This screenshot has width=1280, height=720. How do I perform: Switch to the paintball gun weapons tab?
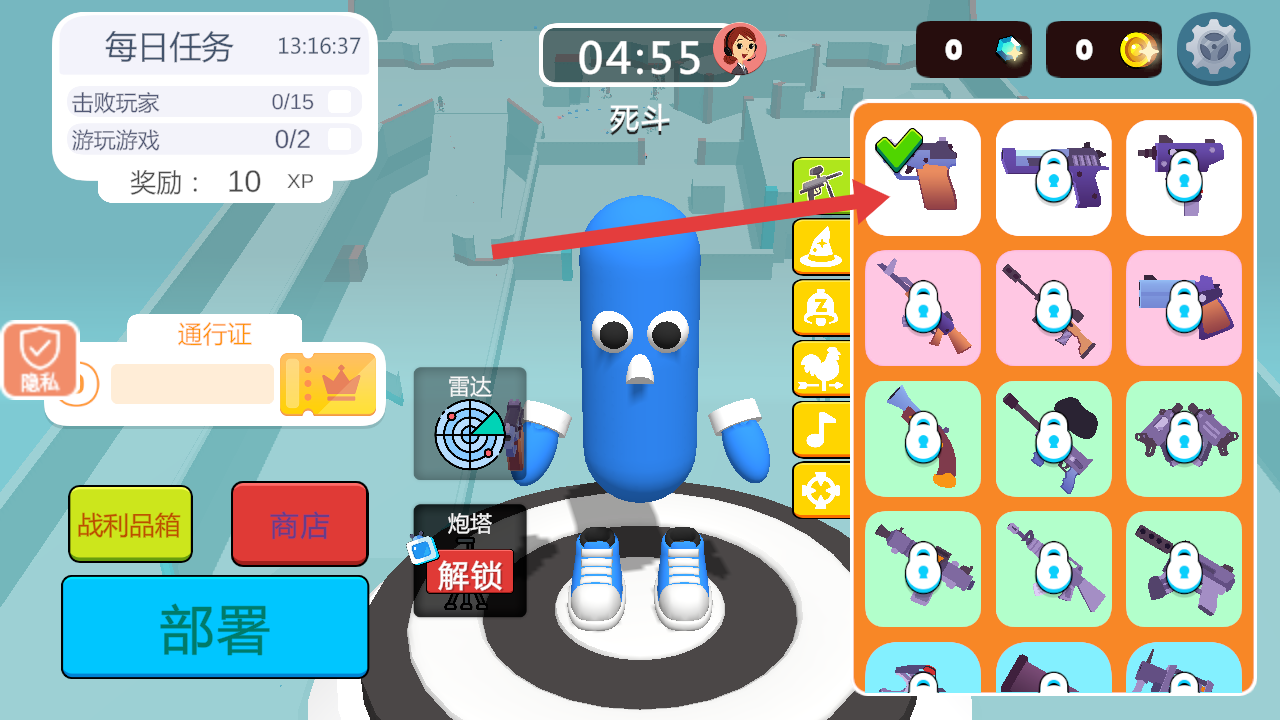820,184
